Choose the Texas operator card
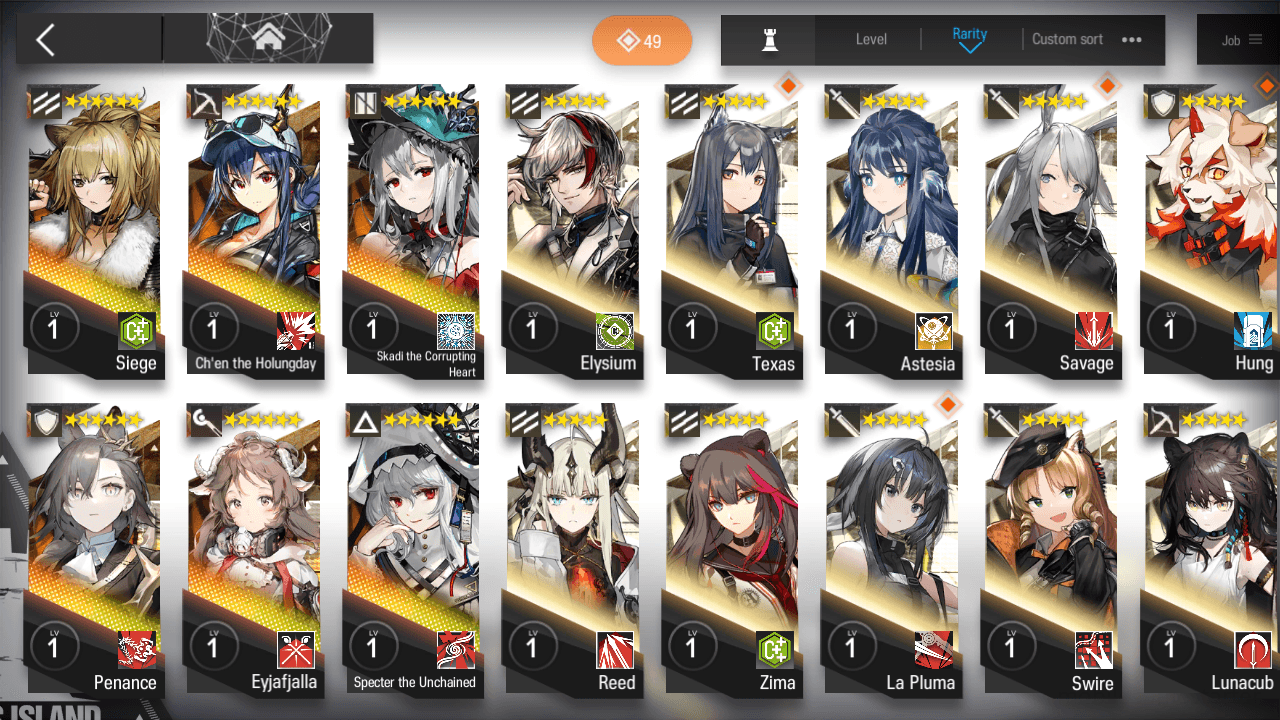1280x720 pixels. pyautogui.click(x=733, y=230)
